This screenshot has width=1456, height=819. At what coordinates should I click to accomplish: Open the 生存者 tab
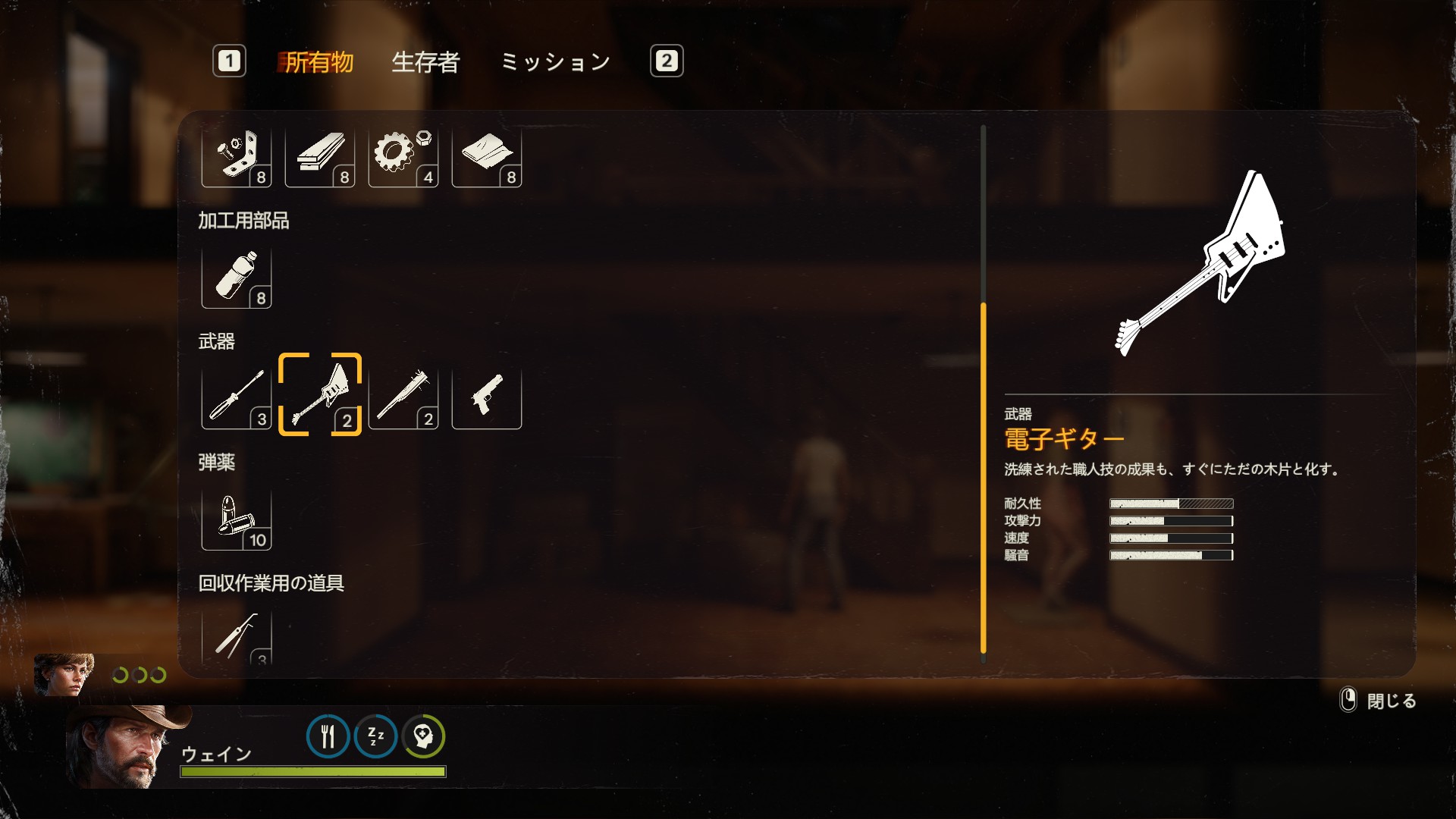click(x=425, y=61)
